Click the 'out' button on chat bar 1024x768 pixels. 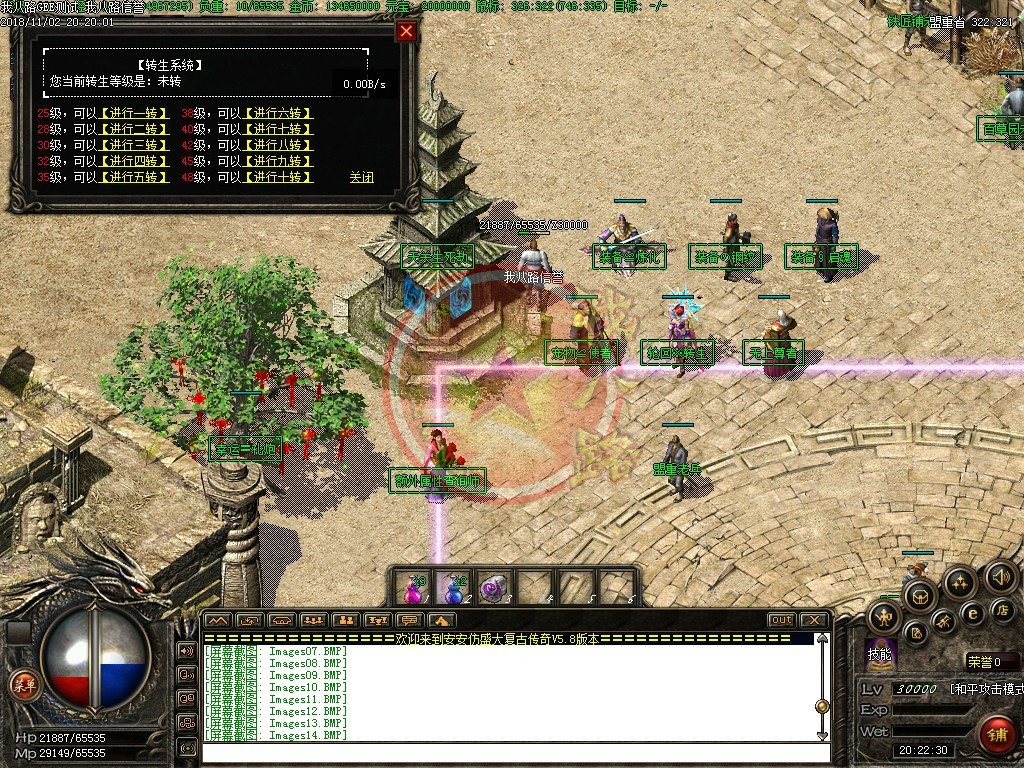tap(781, 620)
